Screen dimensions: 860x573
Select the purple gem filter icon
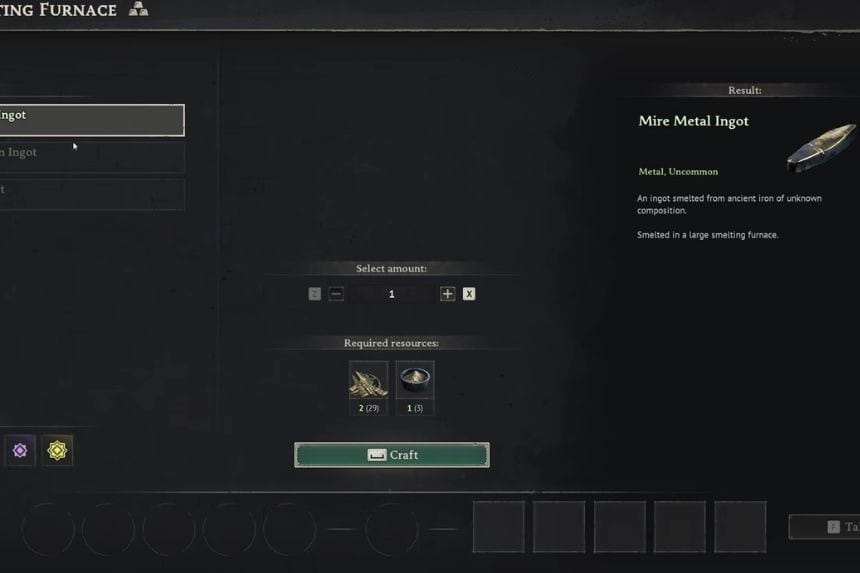pyautogui.click(x=19, y=451)
